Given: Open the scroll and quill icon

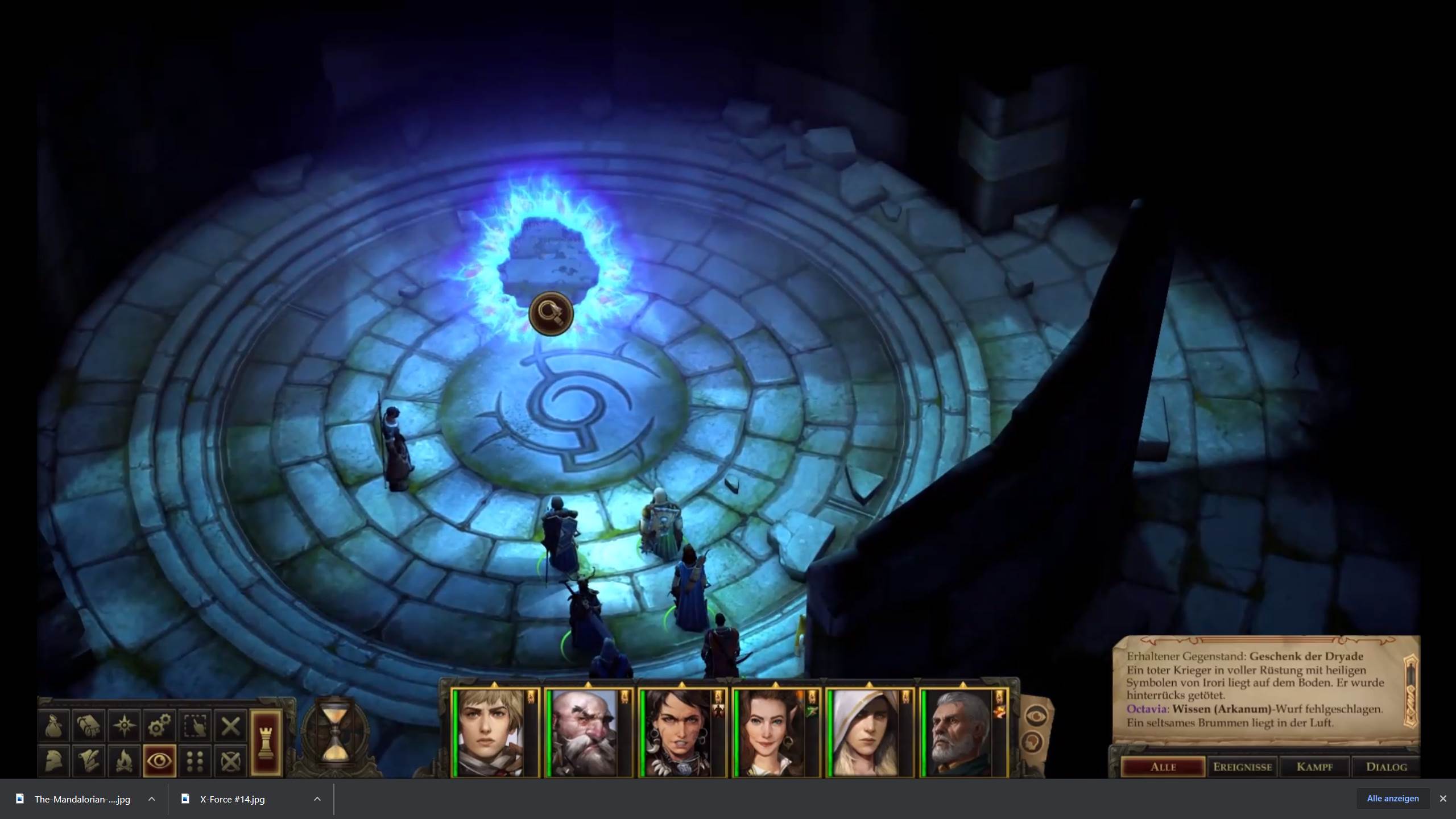Looking at the screenshot, I should pyautogui.click(x=89, y=761).
